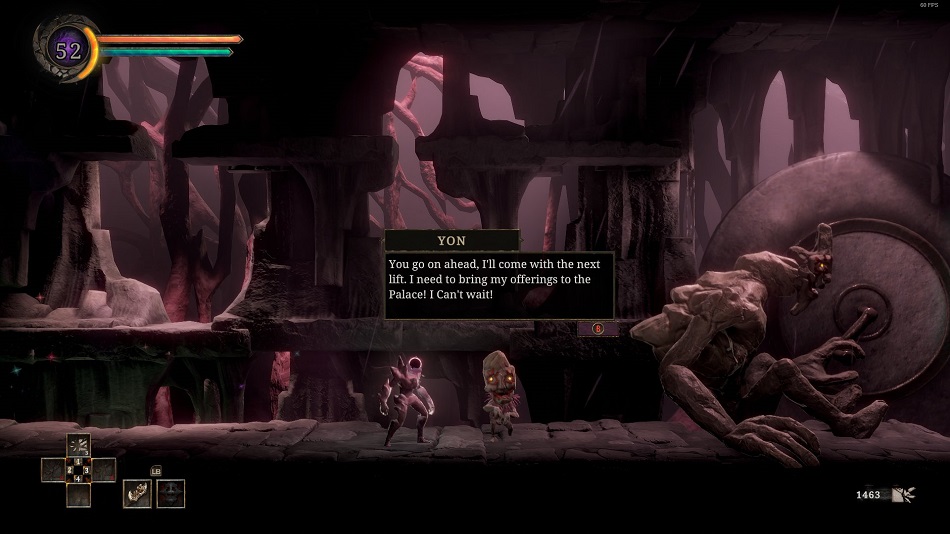Select the dark mask equipment slot

tap(170, 493)
